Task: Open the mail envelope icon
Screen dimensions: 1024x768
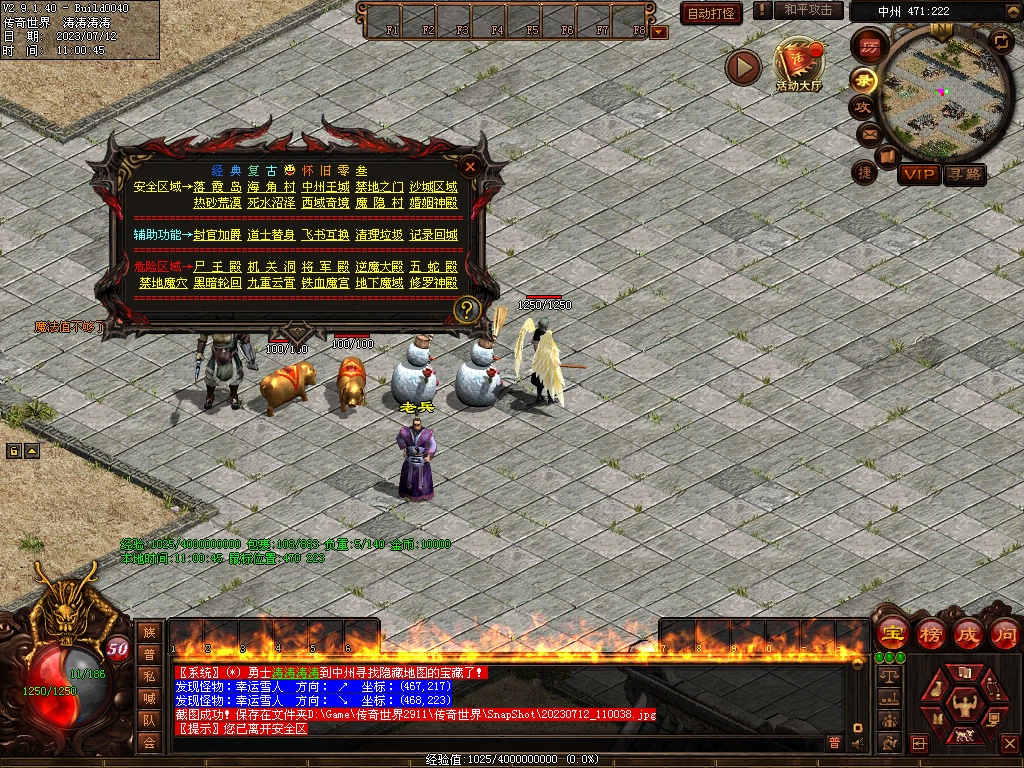Action: [x=868, y=133]
